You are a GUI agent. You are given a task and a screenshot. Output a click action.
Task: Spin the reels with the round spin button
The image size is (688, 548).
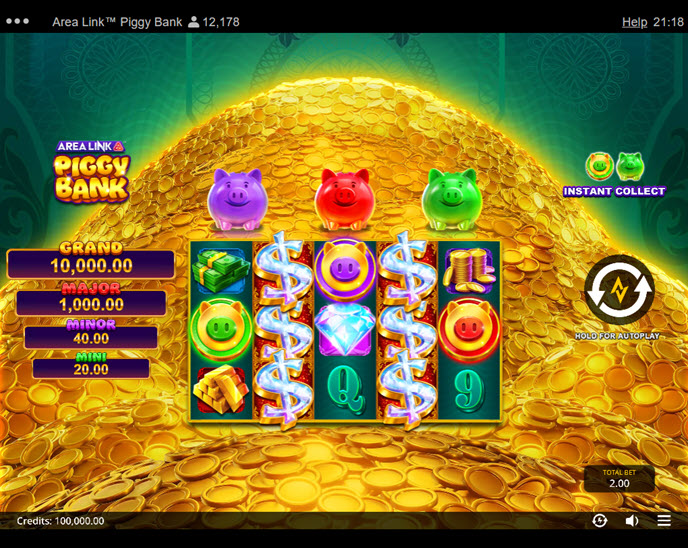(x=619, y=291)
